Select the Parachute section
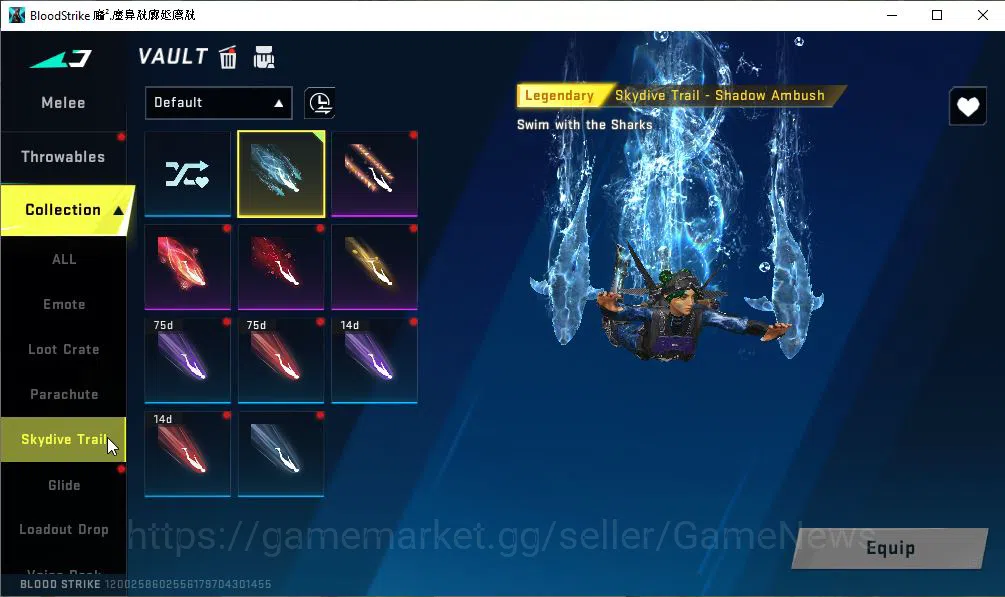Image resolution: width=1005 pixels, height=597 pixels. coord(64,394)
